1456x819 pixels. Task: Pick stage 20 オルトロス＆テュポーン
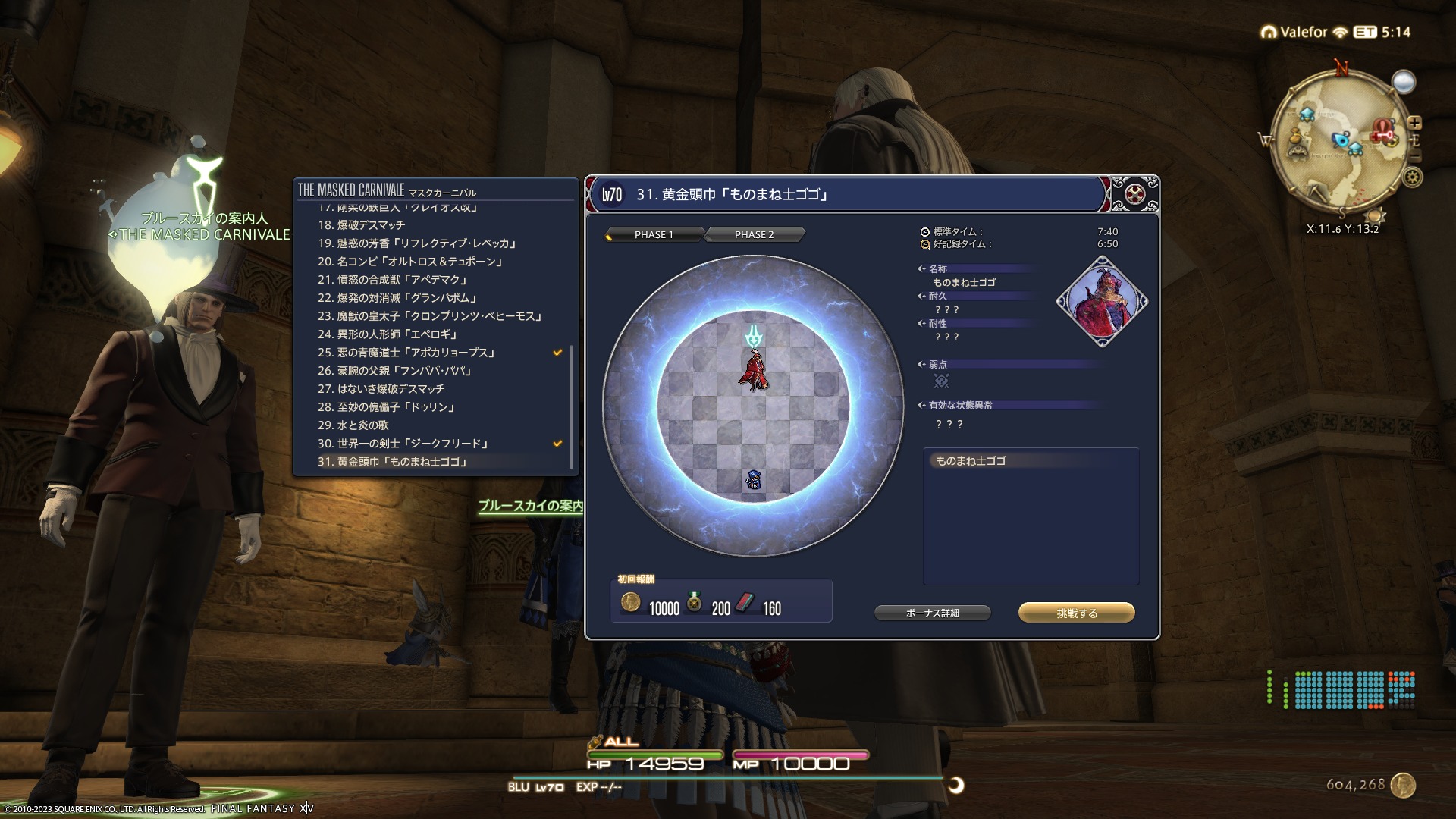(410, 262)
